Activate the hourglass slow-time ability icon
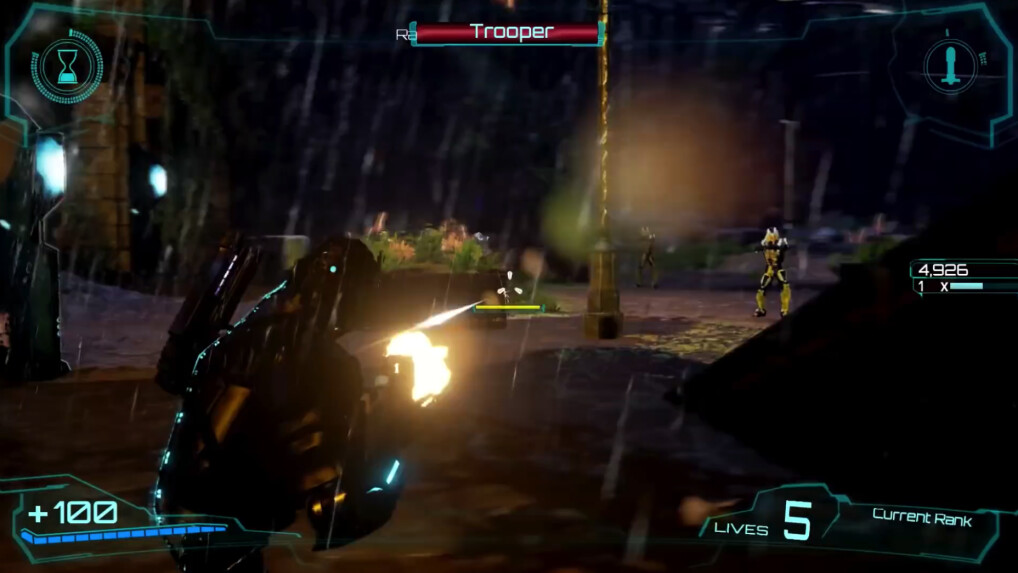The width and height of the screenshot is (1018, 573). (67, 67)
